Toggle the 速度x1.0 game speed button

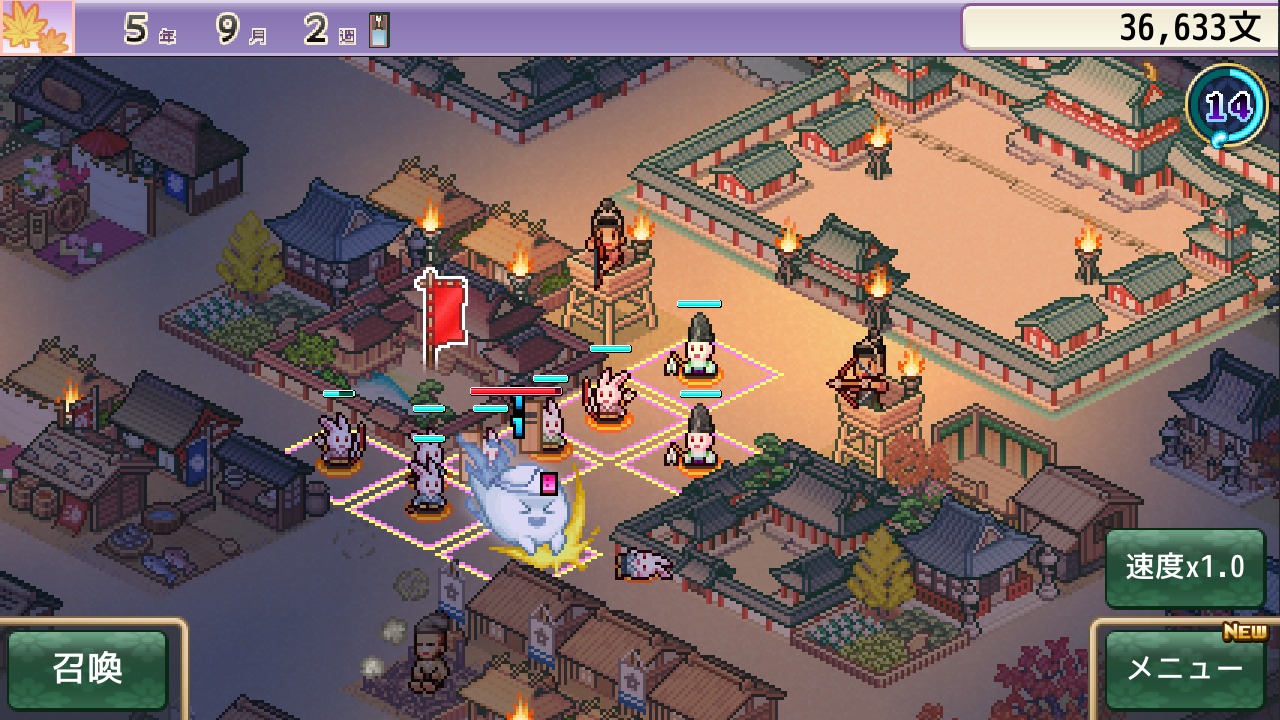pos(1185,568)
